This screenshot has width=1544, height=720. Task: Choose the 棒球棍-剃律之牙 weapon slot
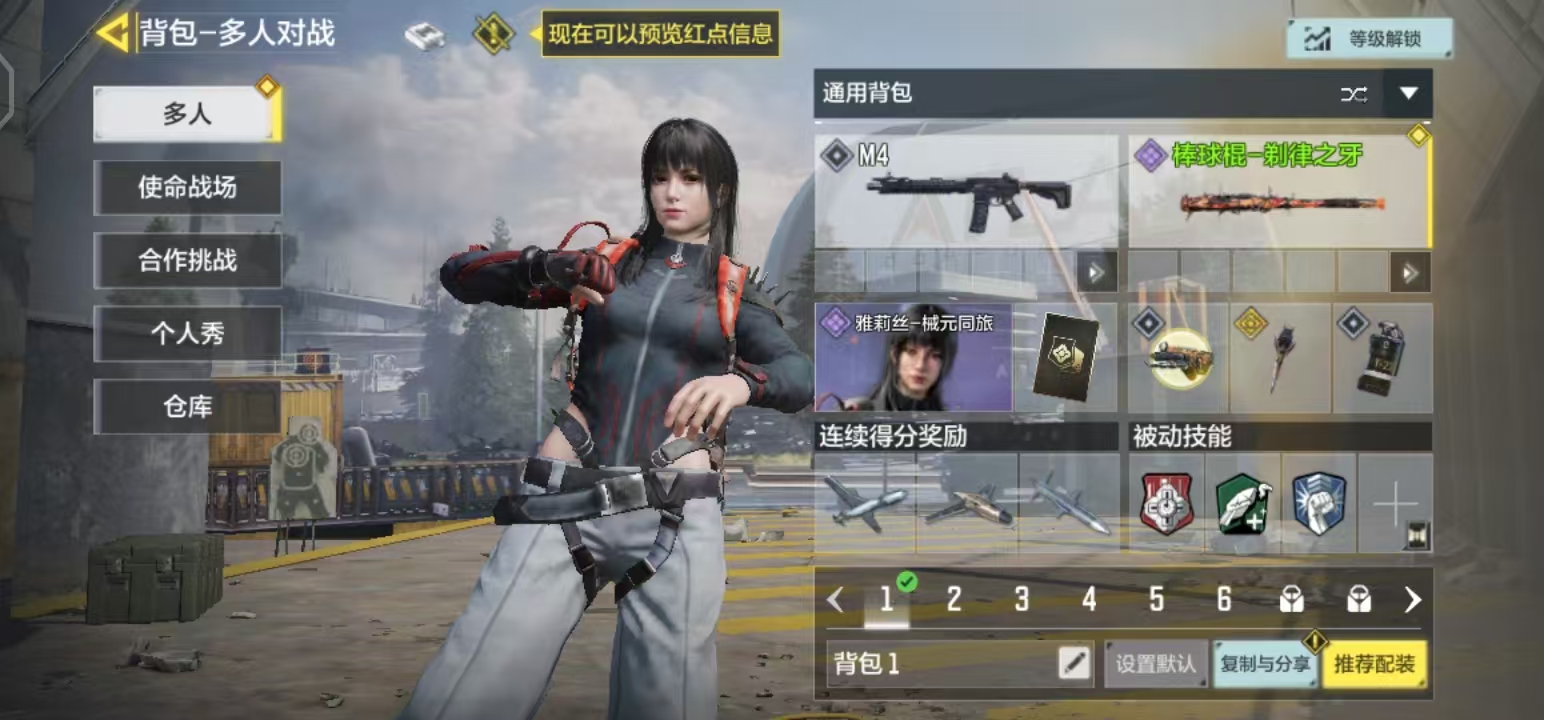1279,192
